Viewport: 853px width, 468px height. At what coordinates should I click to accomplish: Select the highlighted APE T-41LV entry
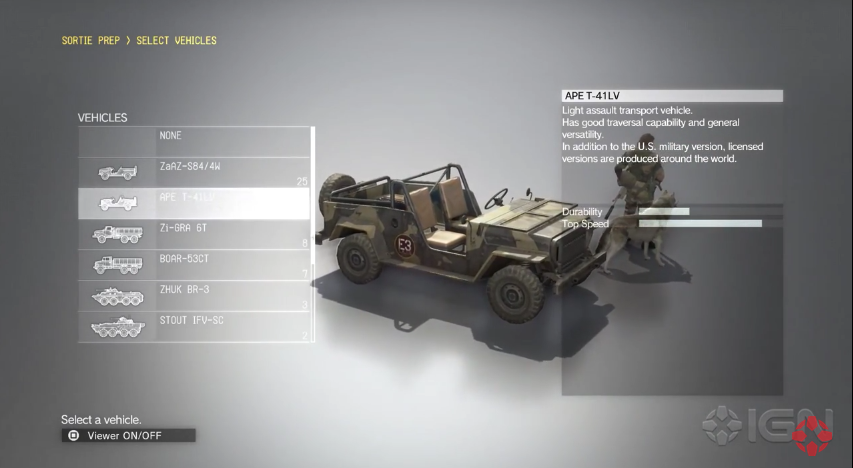point(195,203)
